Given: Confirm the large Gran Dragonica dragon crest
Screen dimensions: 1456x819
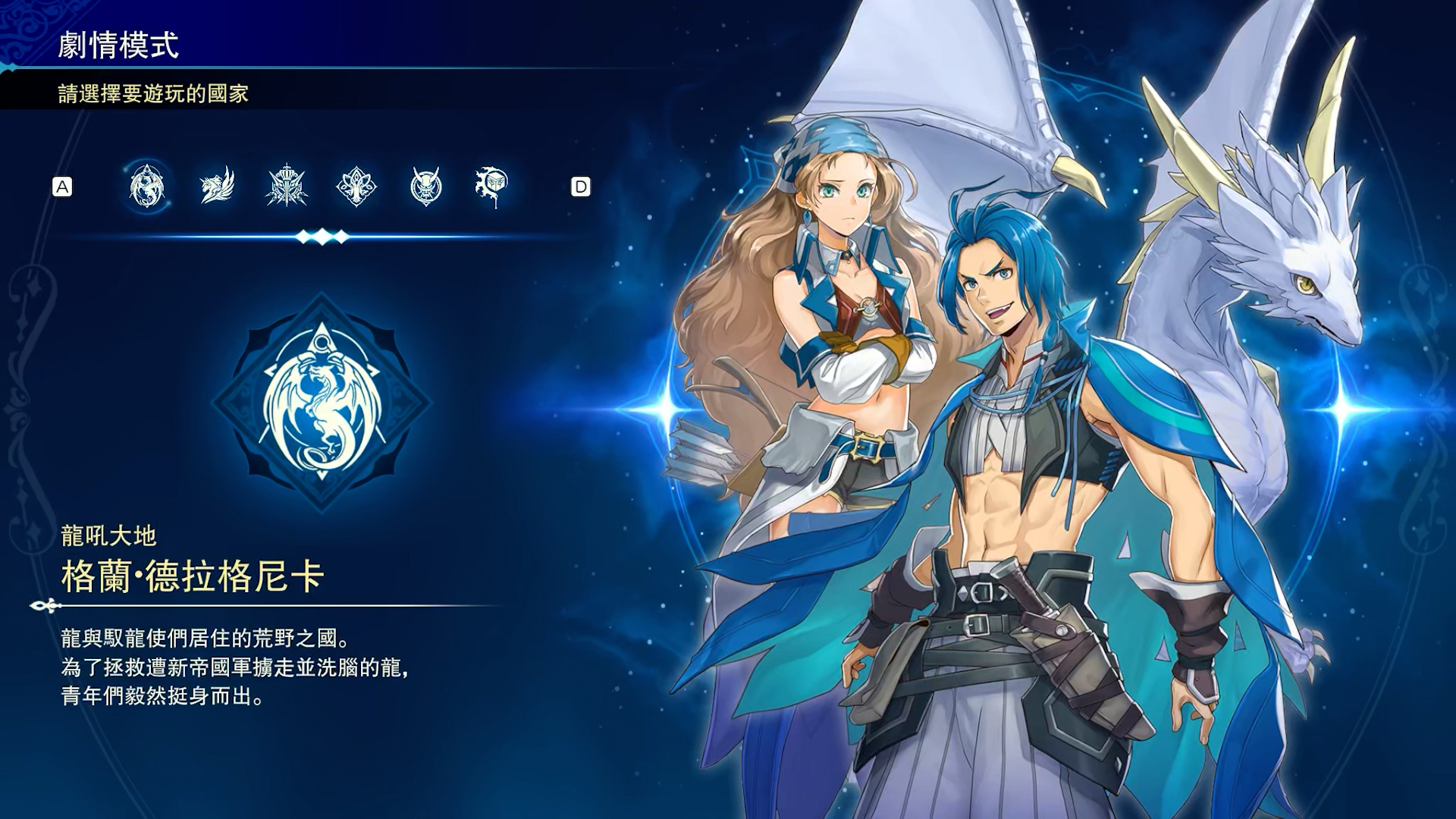Looking at the screenshot, I should [322, 403].
